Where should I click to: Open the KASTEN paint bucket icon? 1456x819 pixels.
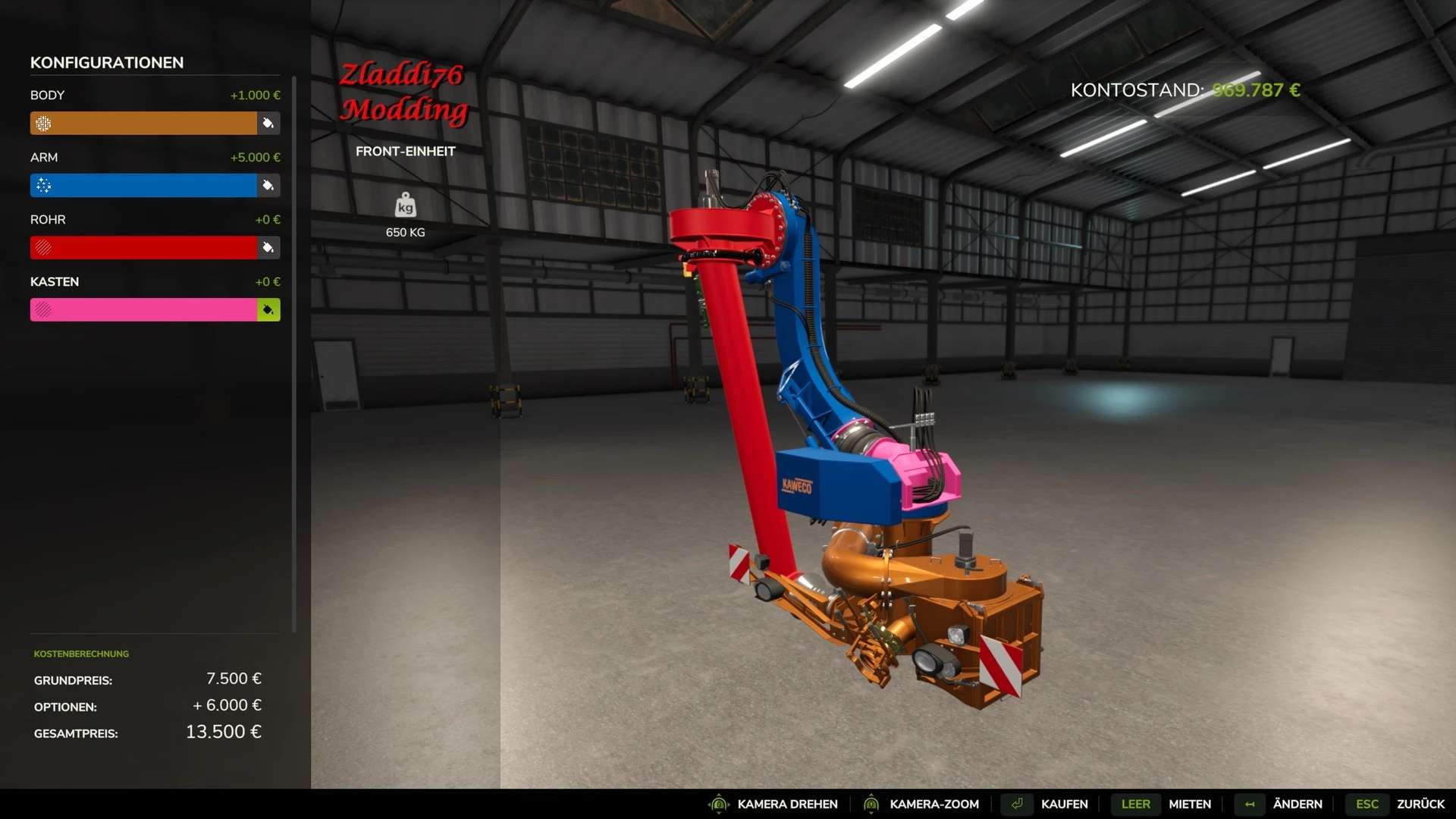[x=268, y=309]
